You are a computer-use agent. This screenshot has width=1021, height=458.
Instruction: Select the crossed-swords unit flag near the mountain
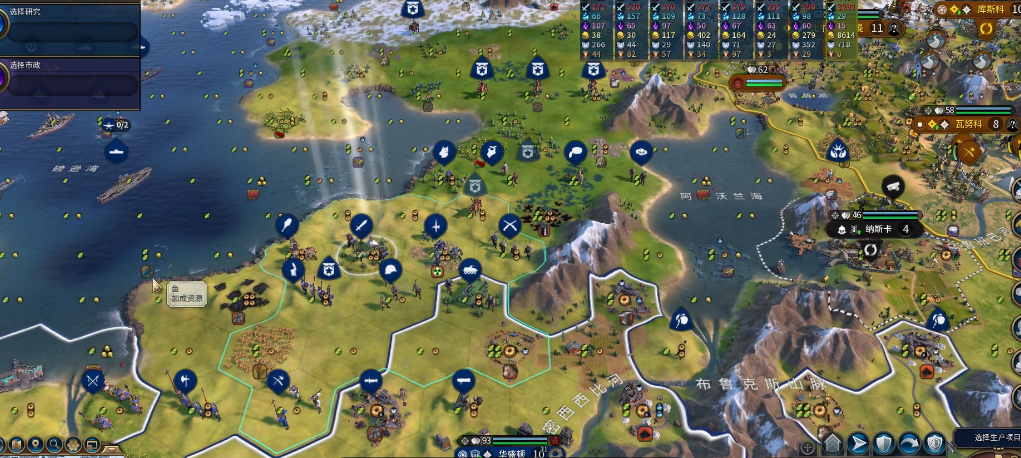pyautogui.click(x=510, y=225)
